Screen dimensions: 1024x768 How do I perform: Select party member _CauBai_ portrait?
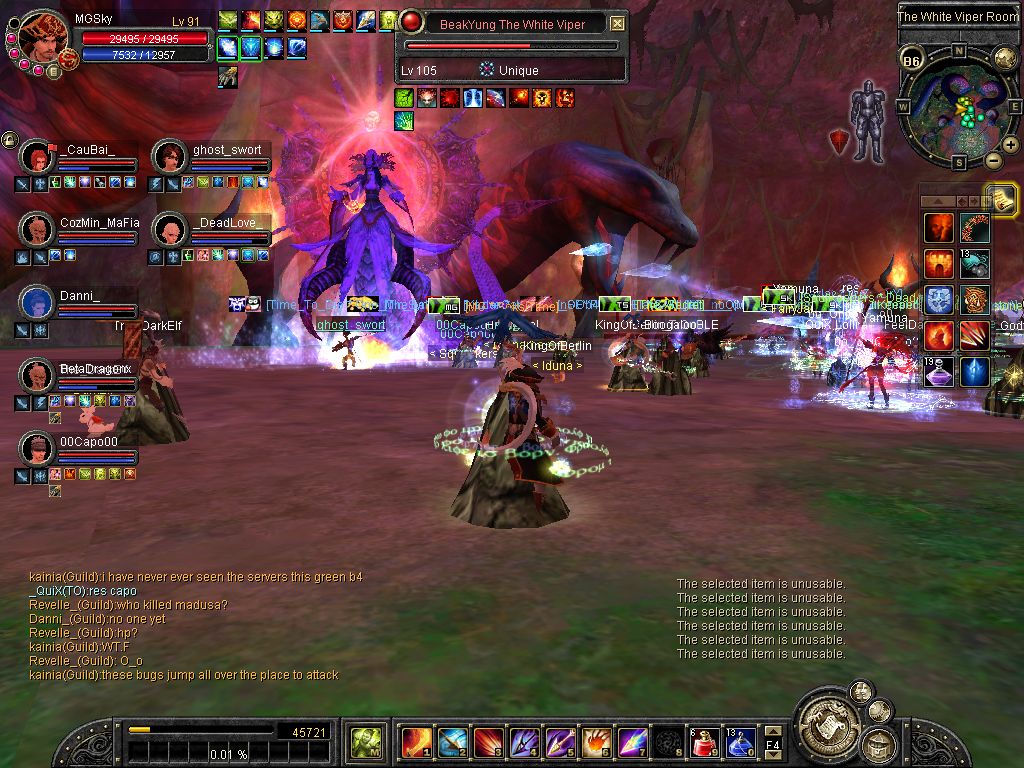(x=37, y=157)
